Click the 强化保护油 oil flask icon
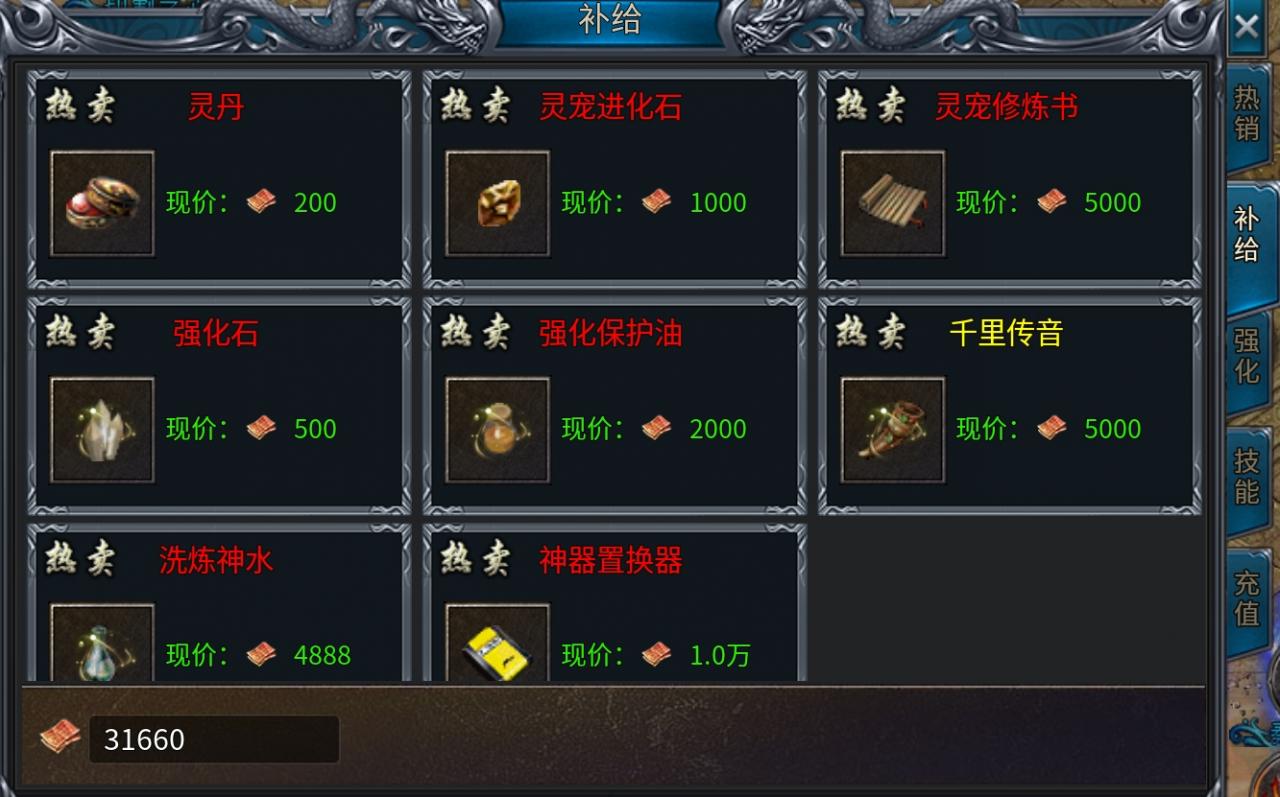Viewport: 1280px width, 797px height. coord(497,430)
